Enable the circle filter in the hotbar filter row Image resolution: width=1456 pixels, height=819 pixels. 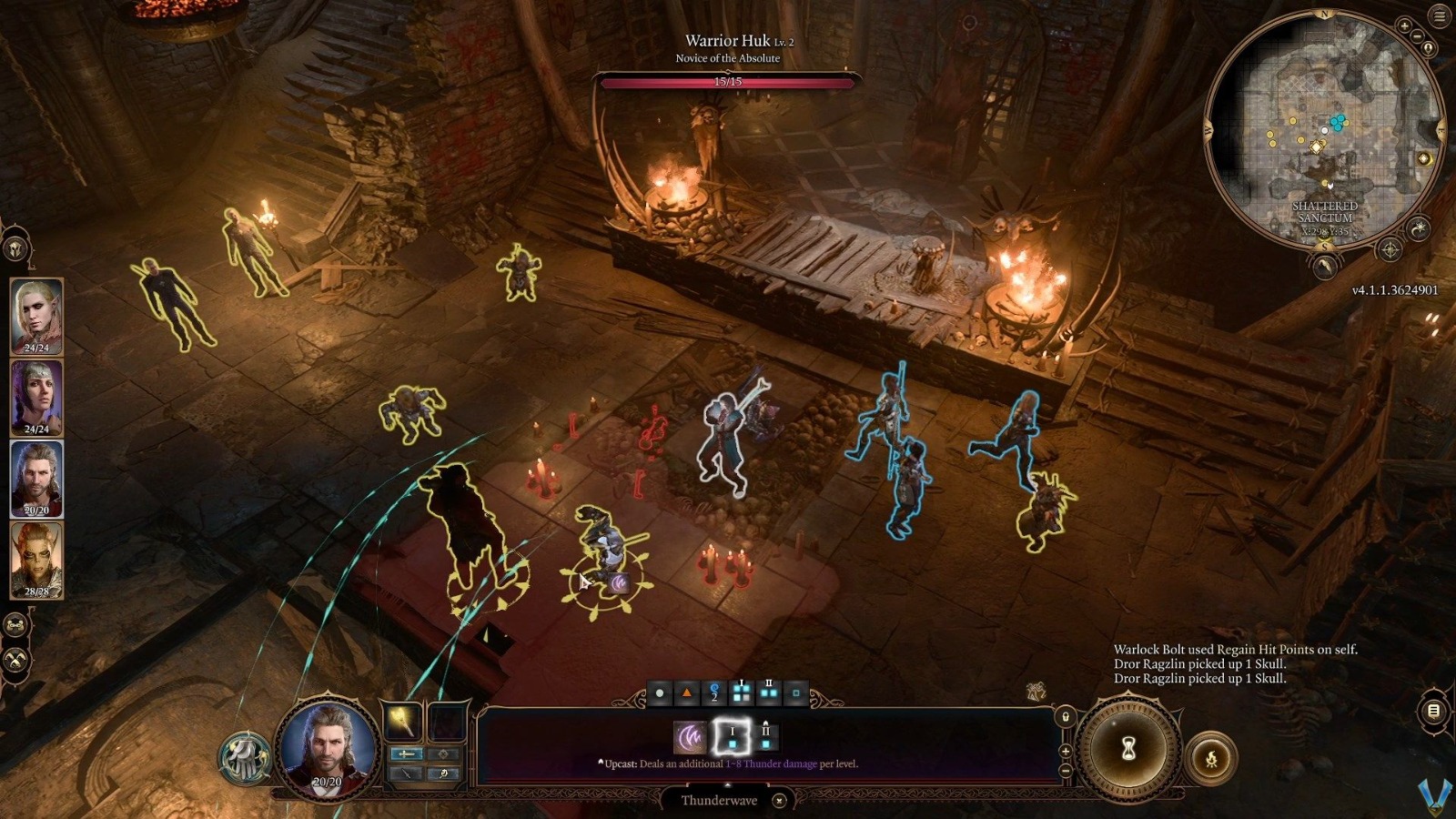coord(660,693)
